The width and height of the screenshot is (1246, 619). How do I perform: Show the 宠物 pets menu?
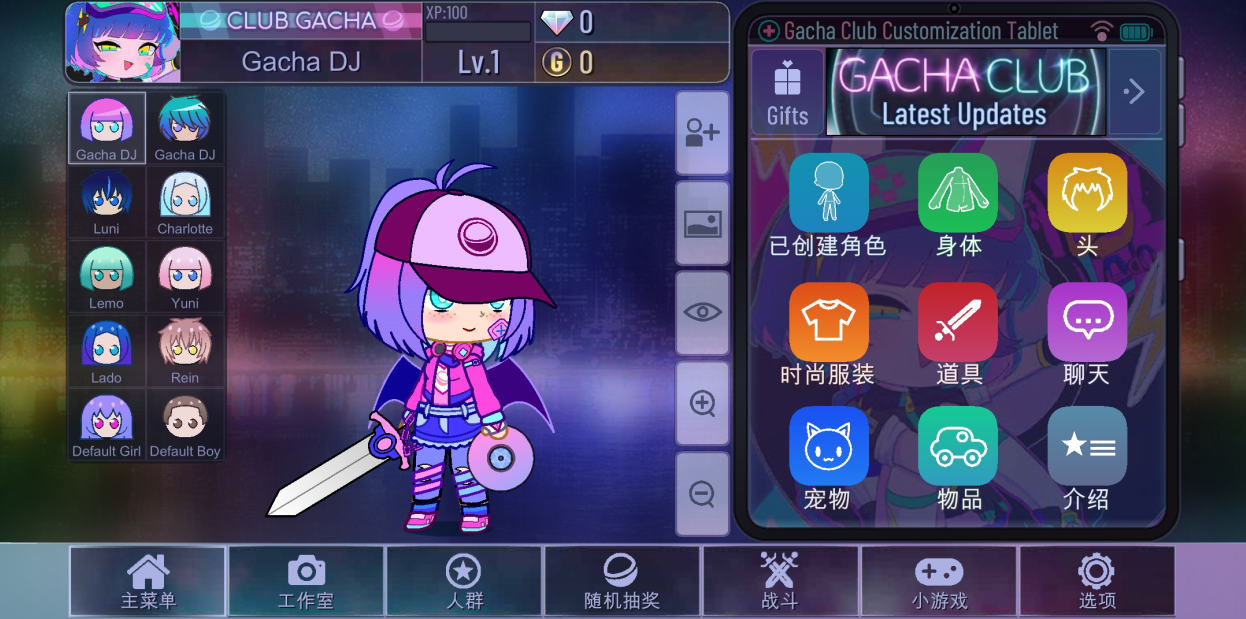click(828, 447)
